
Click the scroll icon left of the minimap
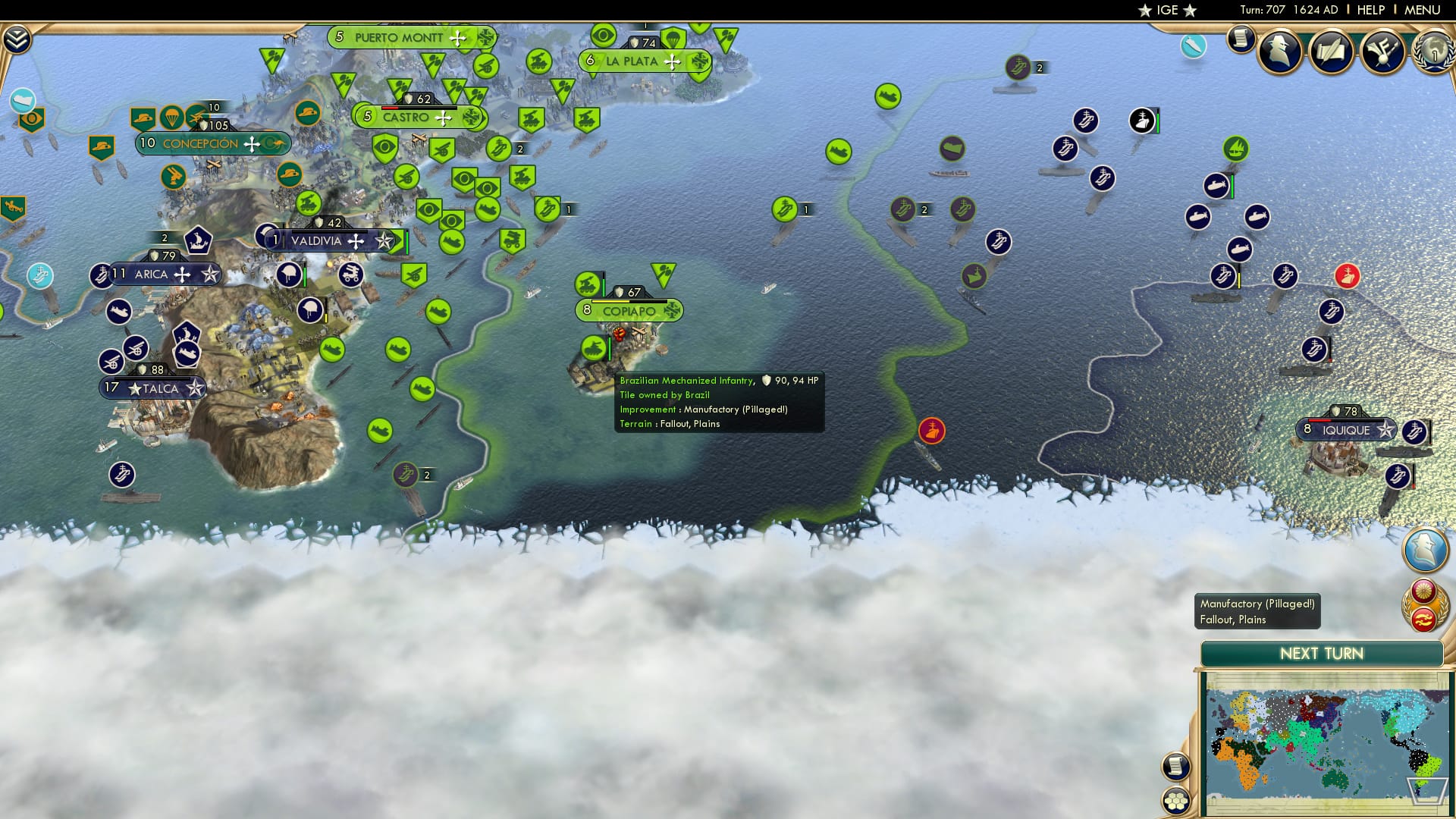coord(1176,765)
